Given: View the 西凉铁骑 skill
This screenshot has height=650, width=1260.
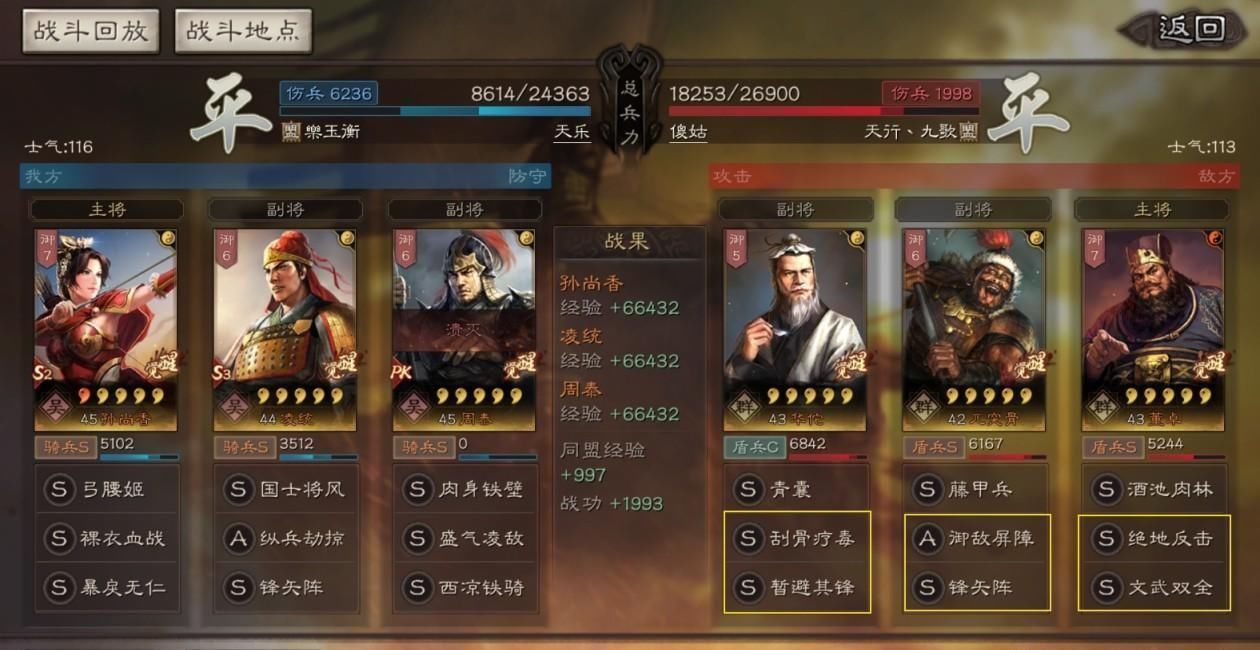Looking at the screenshot, I should [x=464, y=587].
